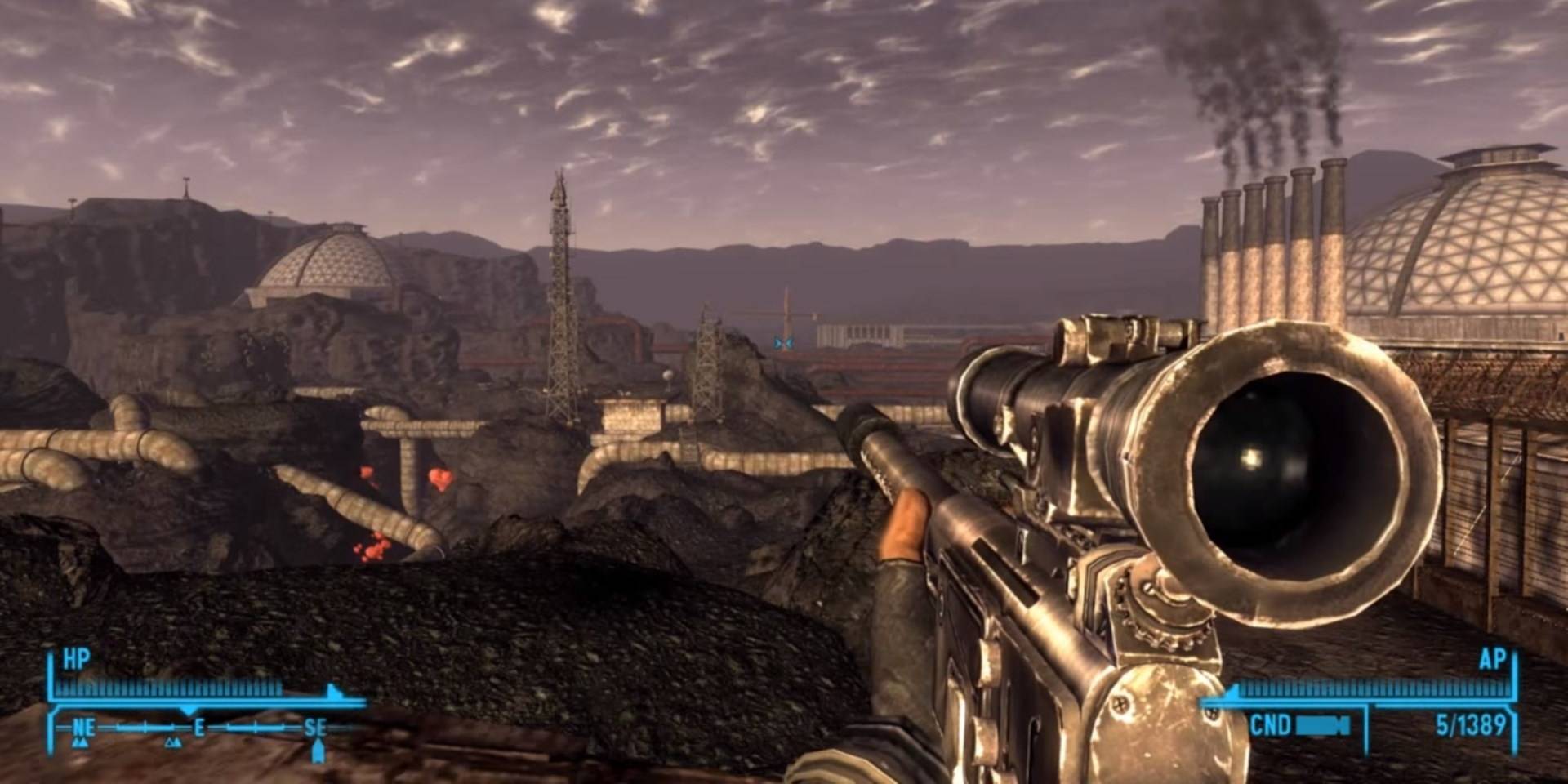This screenshot has height=784, width=1568.
Task: Expand the NE label on the compass
Action: 82,727
